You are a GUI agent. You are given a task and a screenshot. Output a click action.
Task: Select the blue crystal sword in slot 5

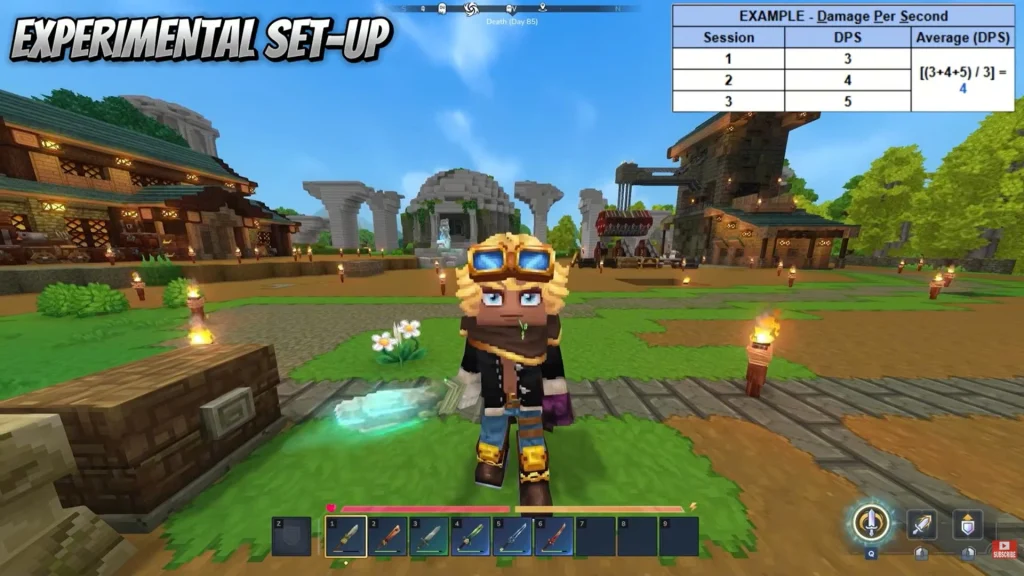click(x=513, y=536)
